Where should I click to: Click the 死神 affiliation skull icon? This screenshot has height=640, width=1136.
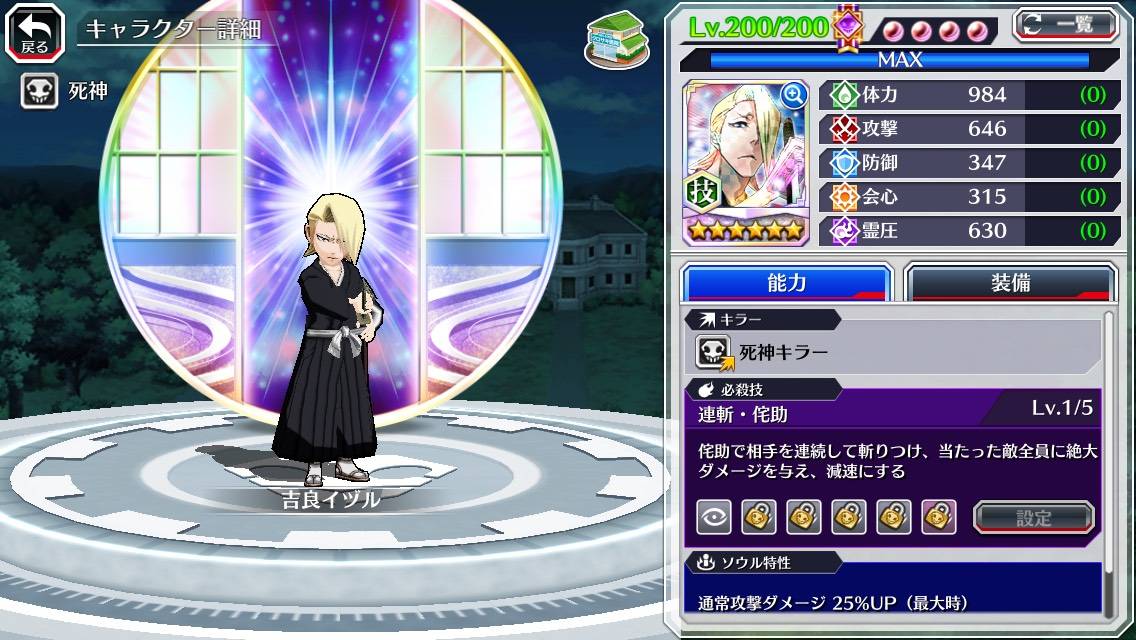pyautogui.click(x=39, y=92)
